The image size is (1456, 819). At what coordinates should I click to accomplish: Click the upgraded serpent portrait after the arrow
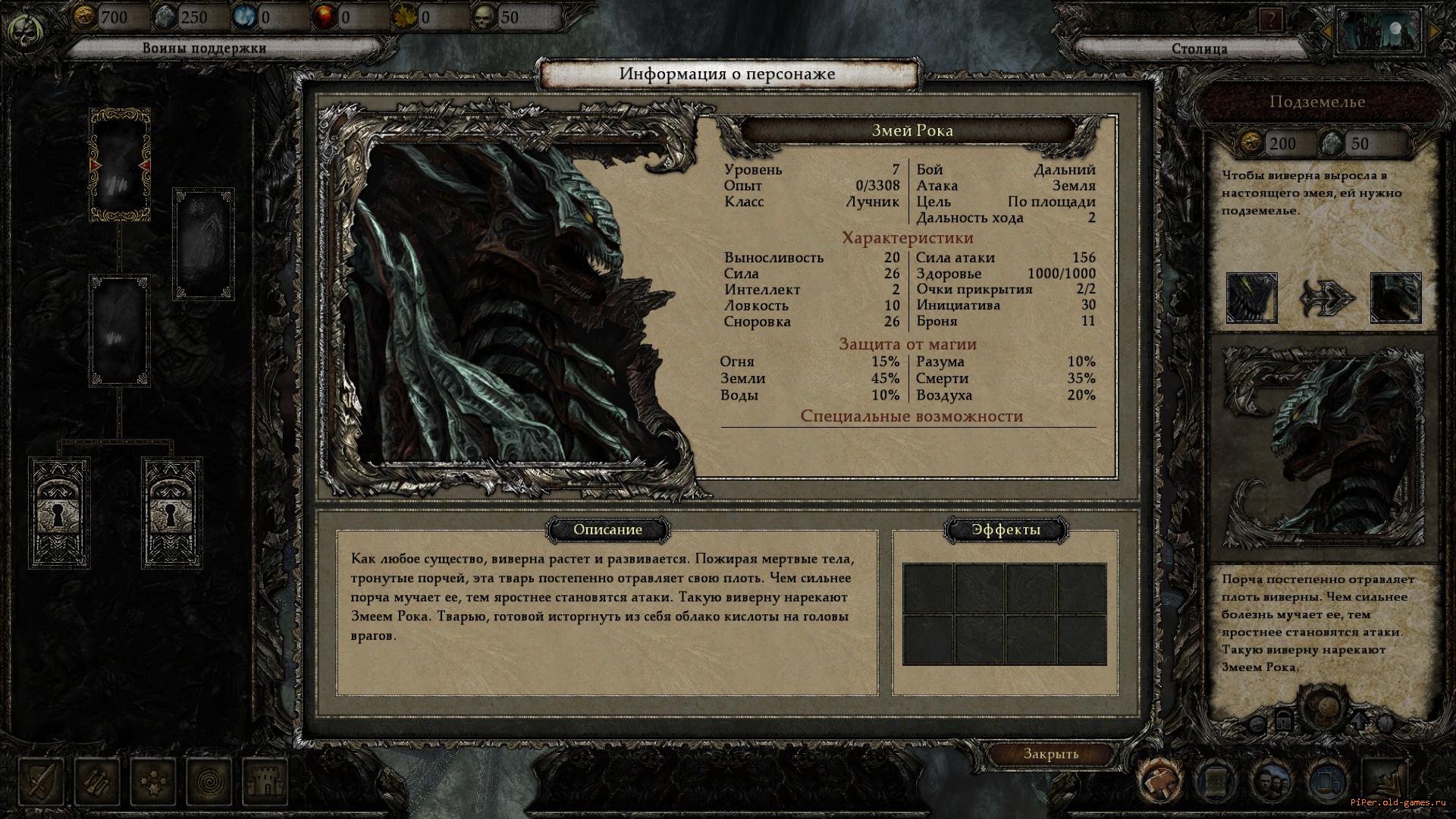click(x=1395, y=298)
